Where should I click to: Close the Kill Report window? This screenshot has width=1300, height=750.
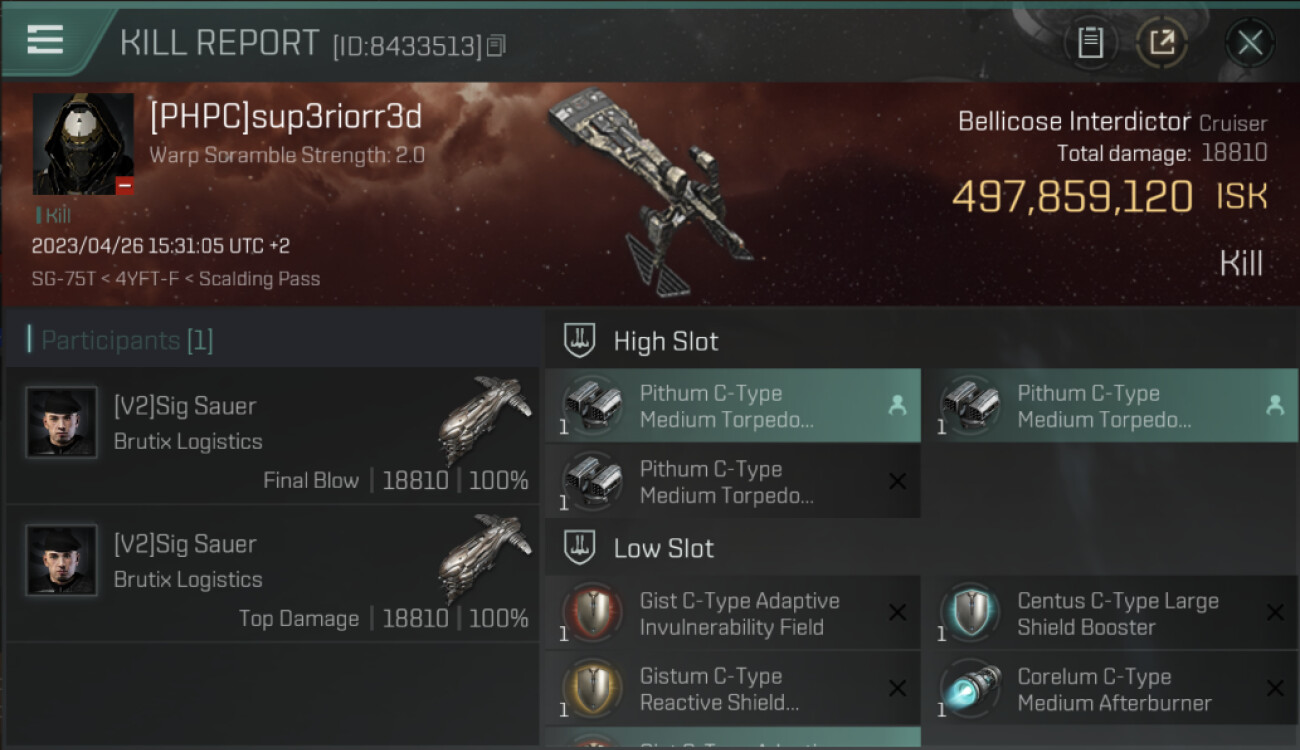pyautogui.click(x=1249, y=42)
